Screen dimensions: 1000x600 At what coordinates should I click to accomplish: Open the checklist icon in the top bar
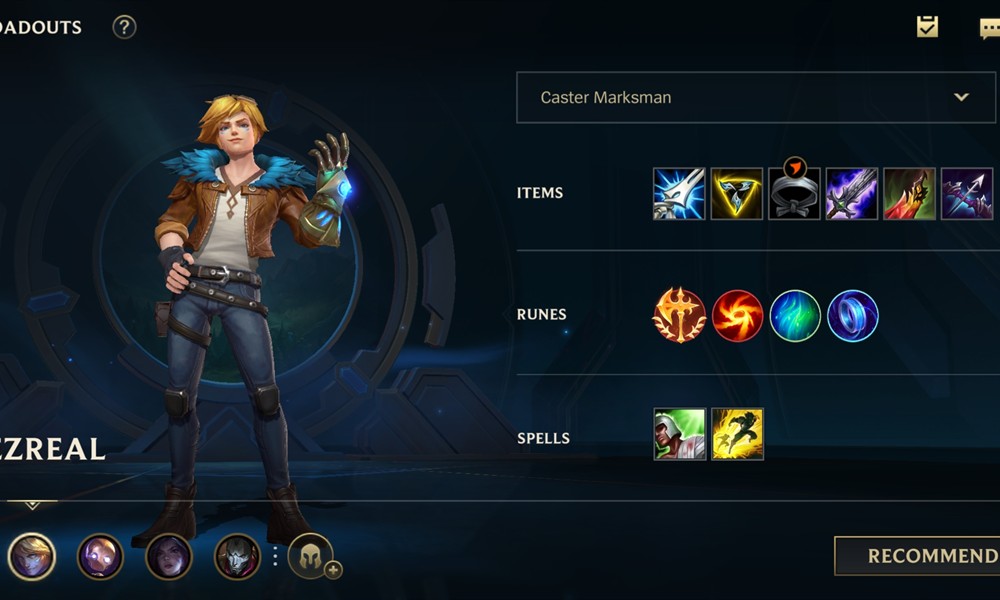927,27
